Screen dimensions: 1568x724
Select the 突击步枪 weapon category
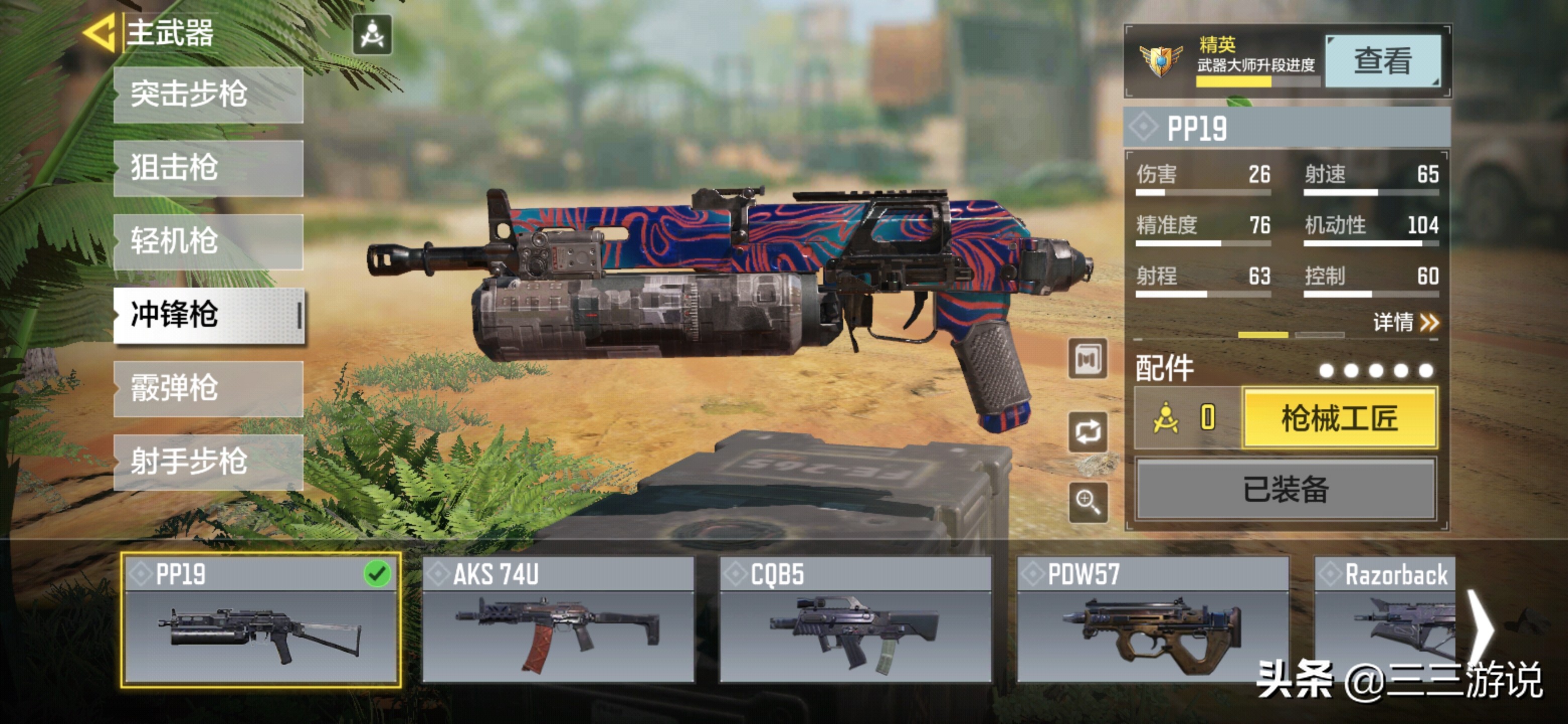[208, 95]
